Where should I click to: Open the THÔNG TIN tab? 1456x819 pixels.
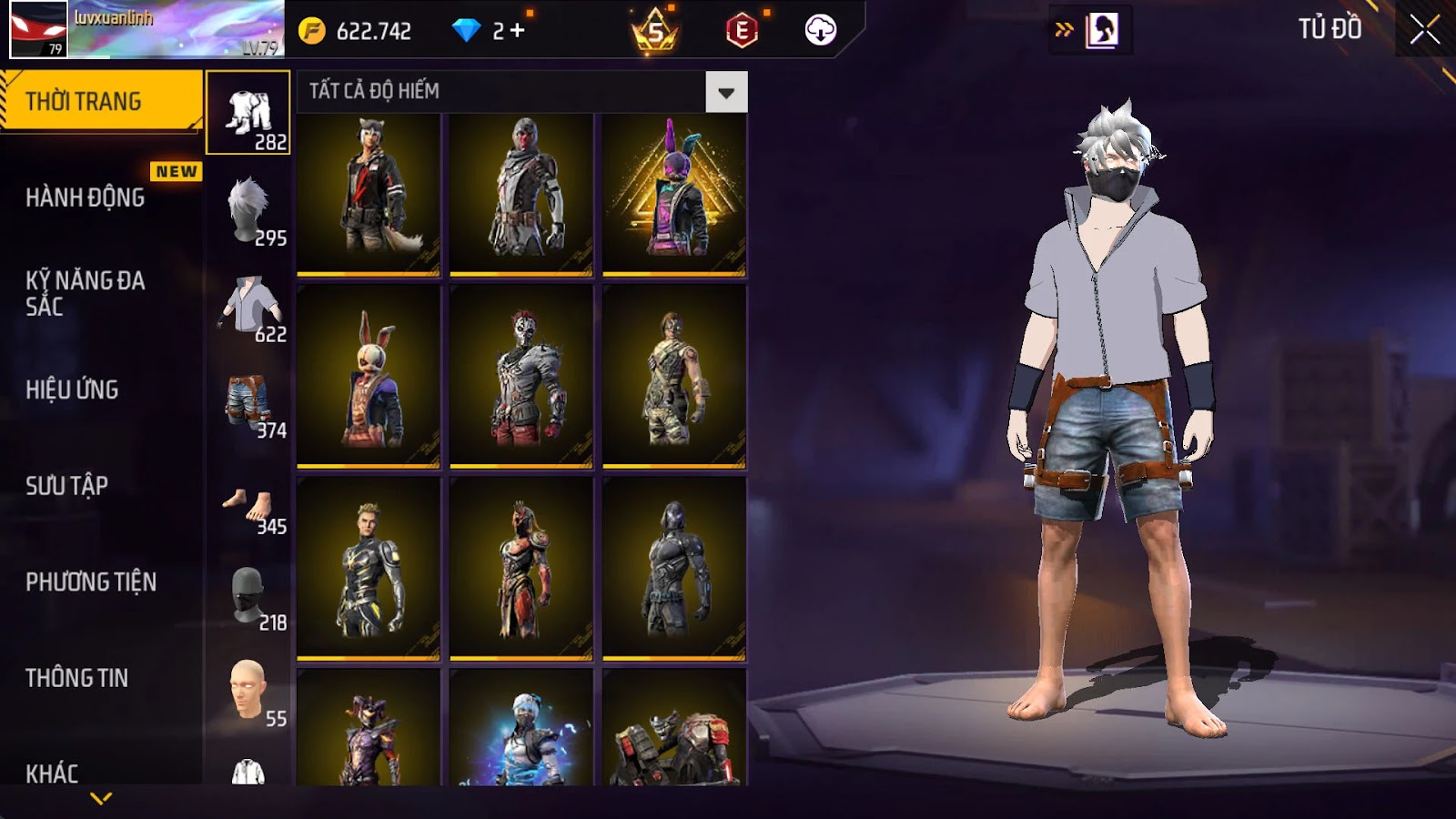(x=77, y=678)
